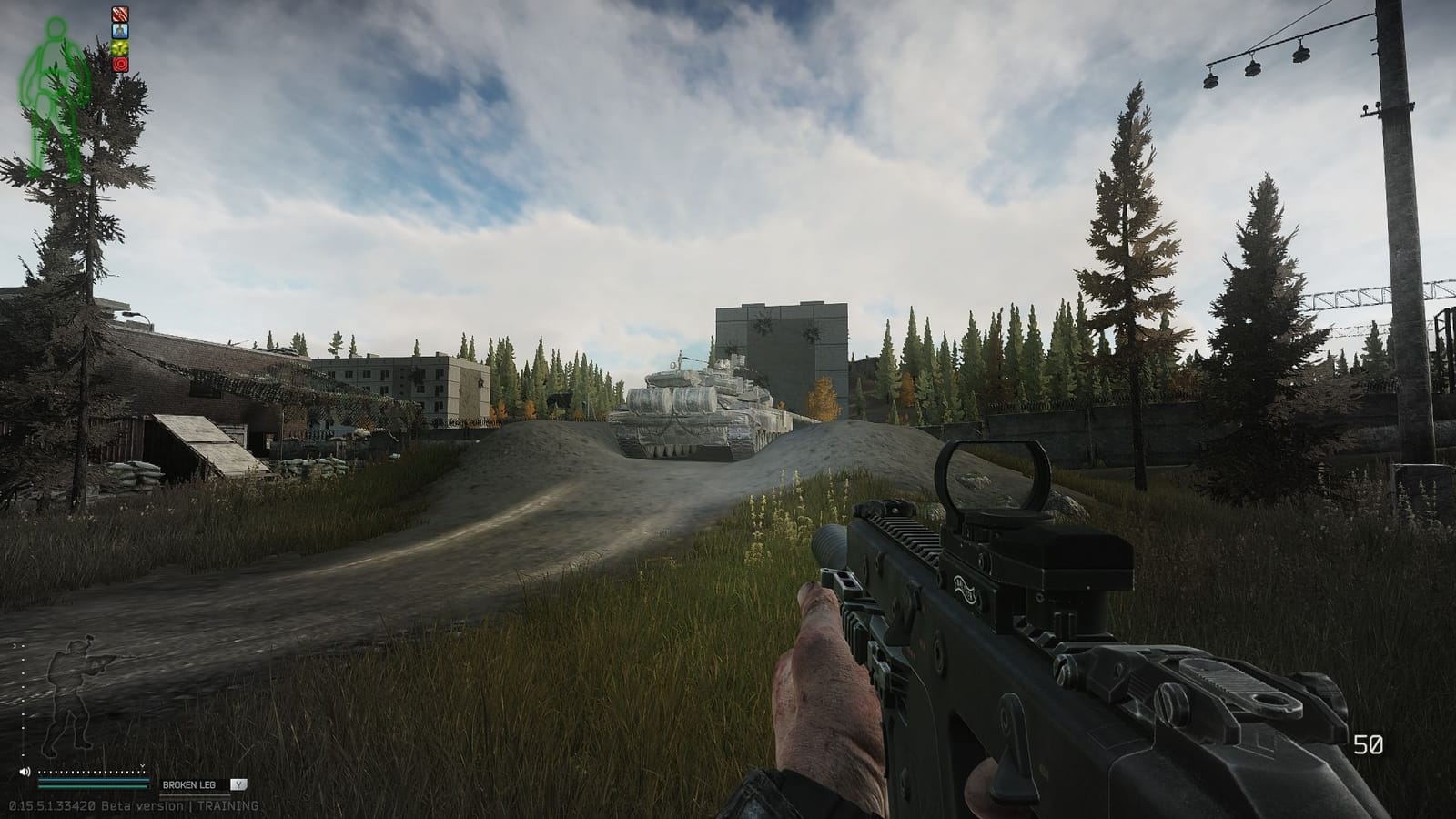This screenshot has height=819, width=1456.
Task: Click the speaker icon beside the stamina bar
Action: [25, 772]
